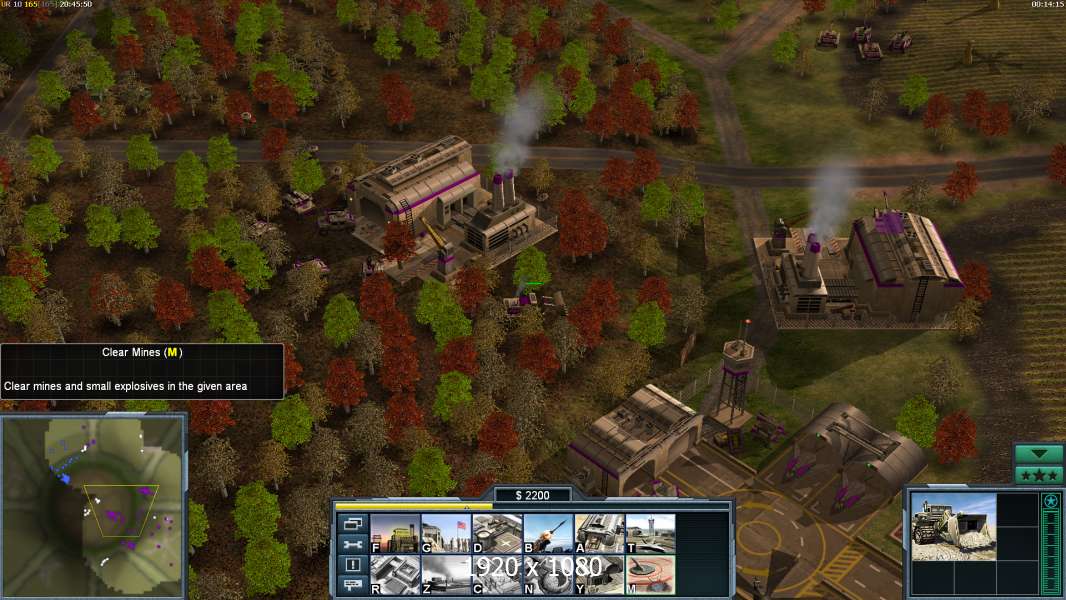The height and width of the screenshot is (600, 1066).
Task: Choose the barracks icon with American flag
Action: point(446,533)
